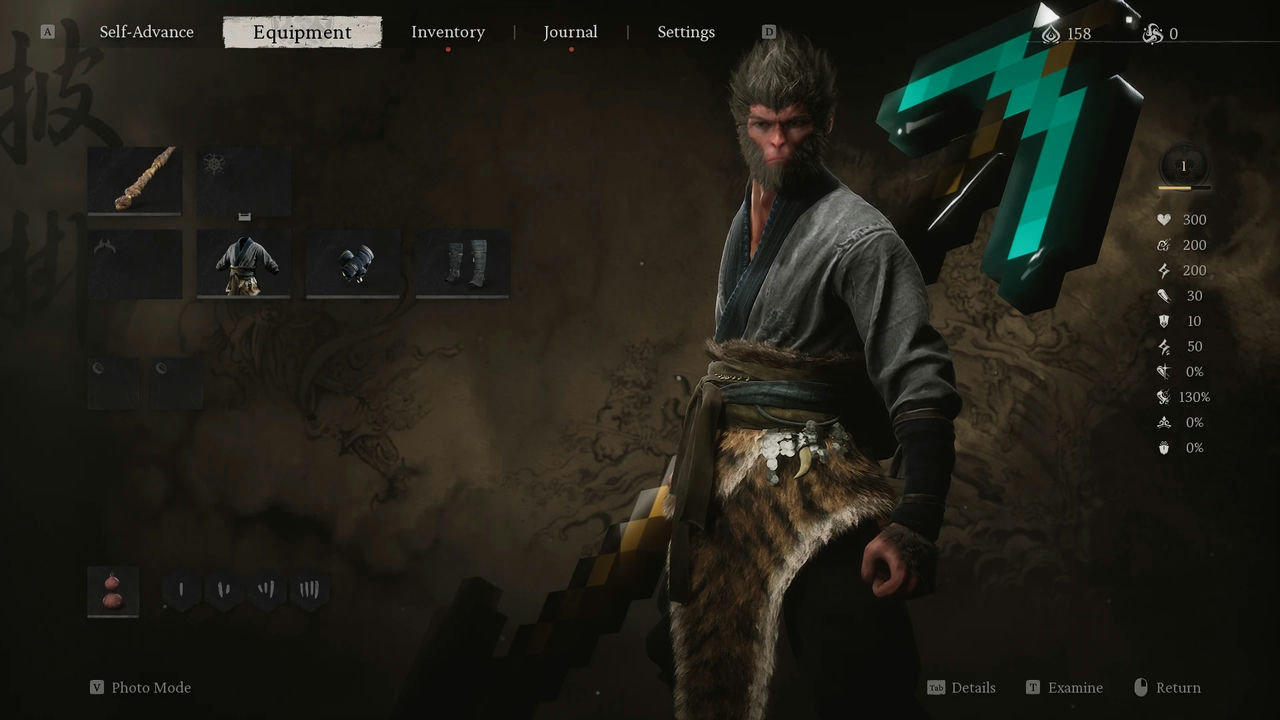Go to the Journal tab
The width and height of the screenshot is (1280, 720).
(570, 32)
